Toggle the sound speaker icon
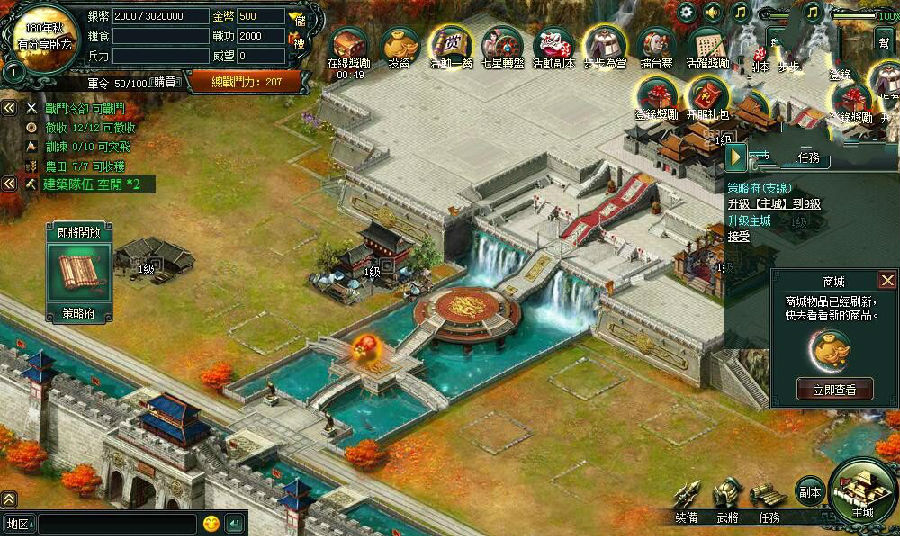Viewport: 900px width, 536px height. (x=713, y=12)
